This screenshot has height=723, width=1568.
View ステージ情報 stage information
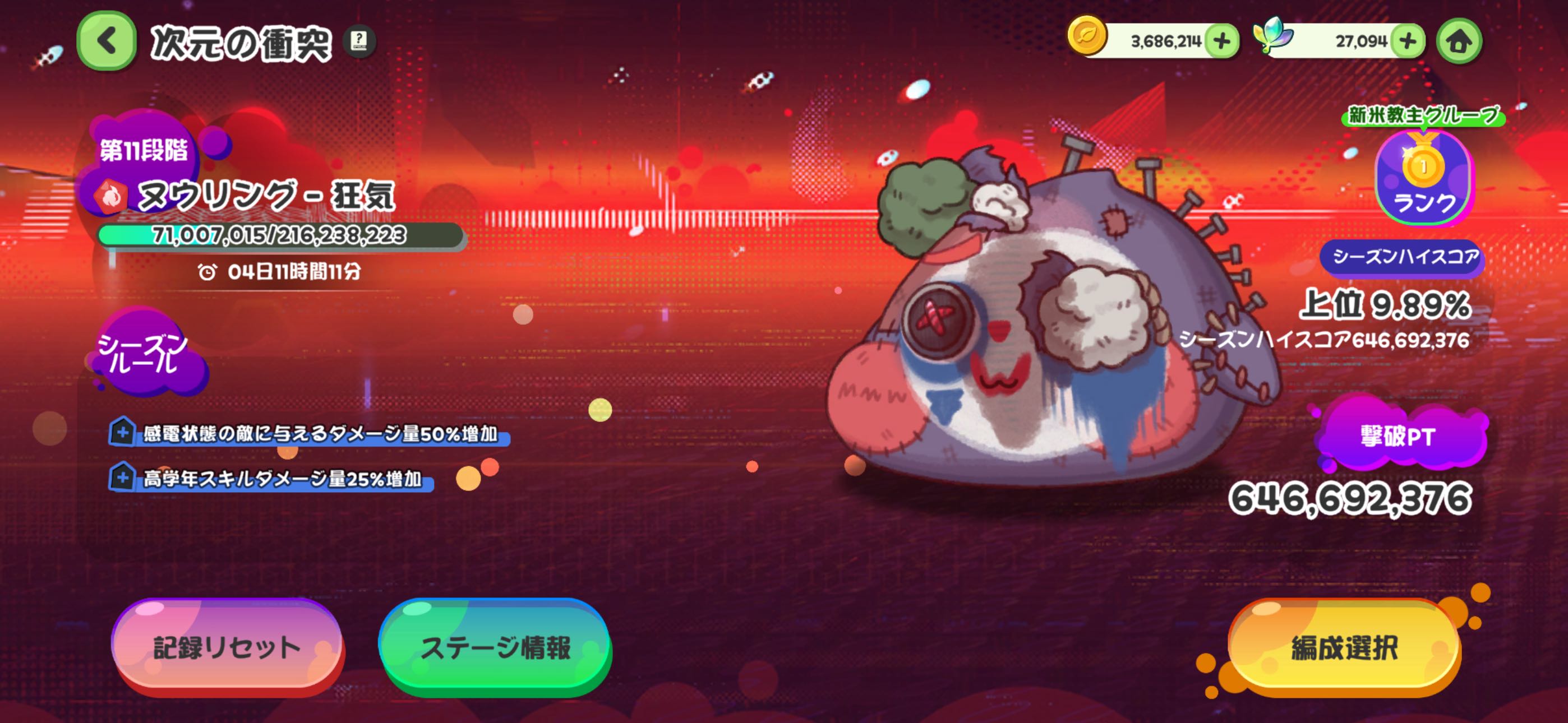point(496,647)
